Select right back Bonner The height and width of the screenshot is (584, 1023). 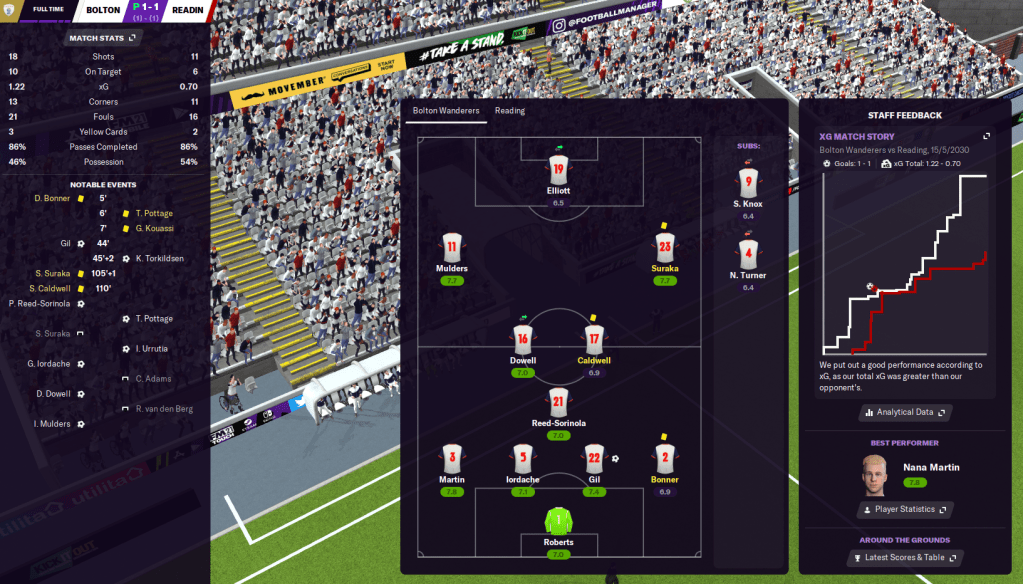[x=665, y=459]
